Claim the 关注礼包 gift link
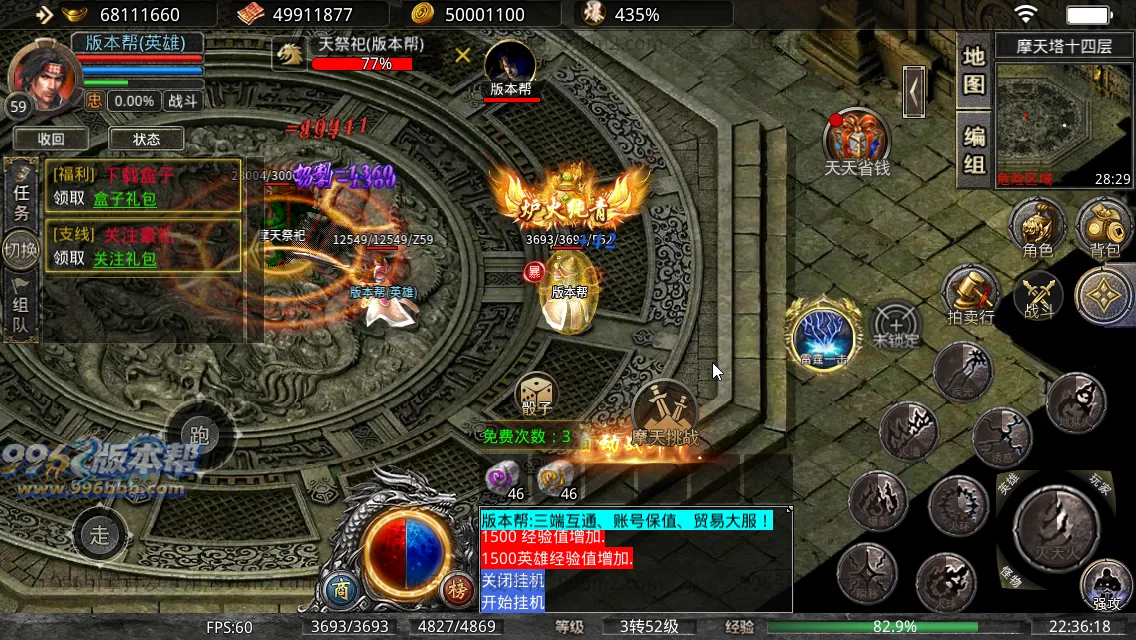1136x640 pixels. (x=125, y=259)
